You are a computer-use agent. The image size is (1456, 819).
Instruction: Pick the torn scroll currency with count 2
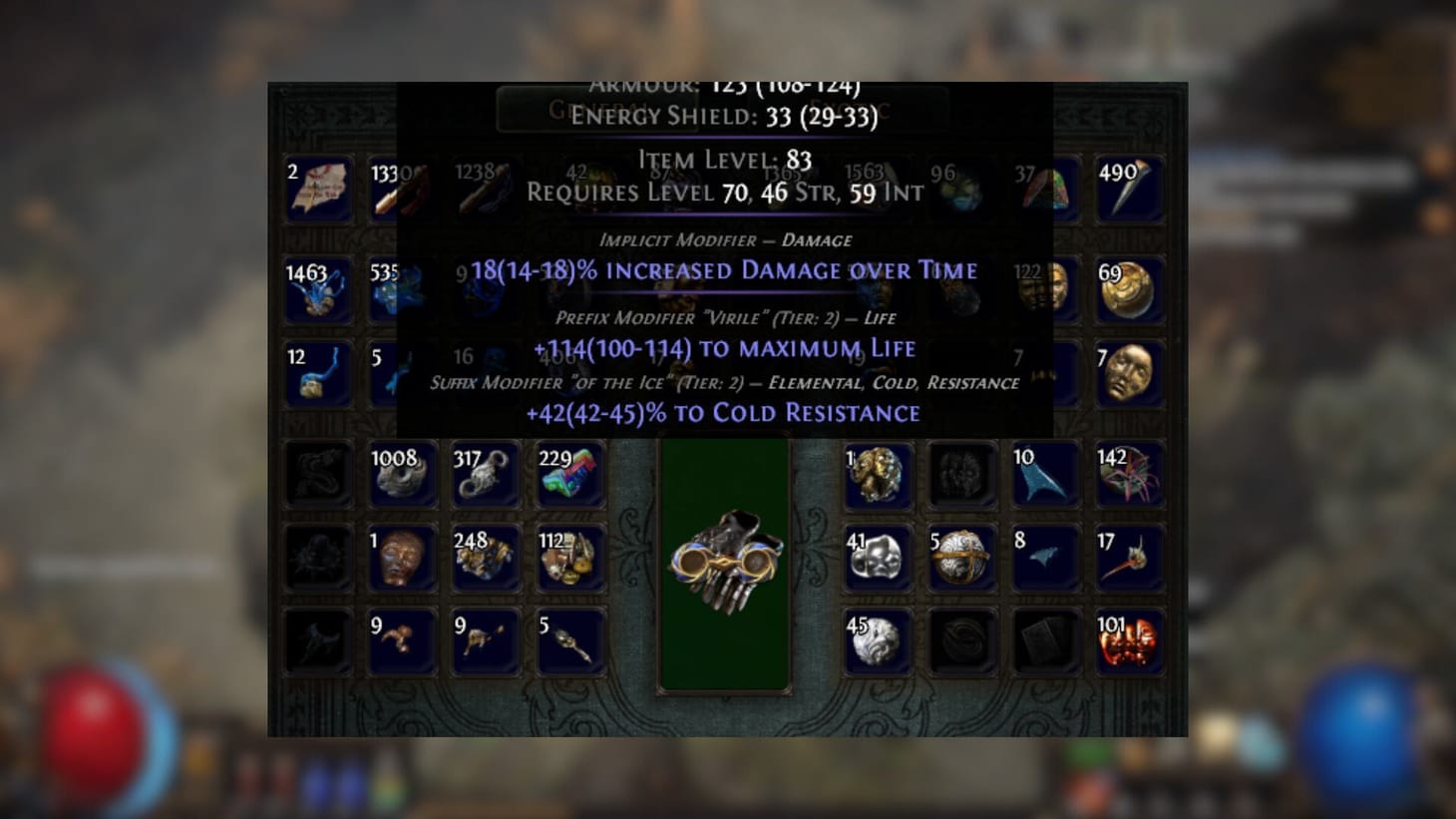point(318,190)
